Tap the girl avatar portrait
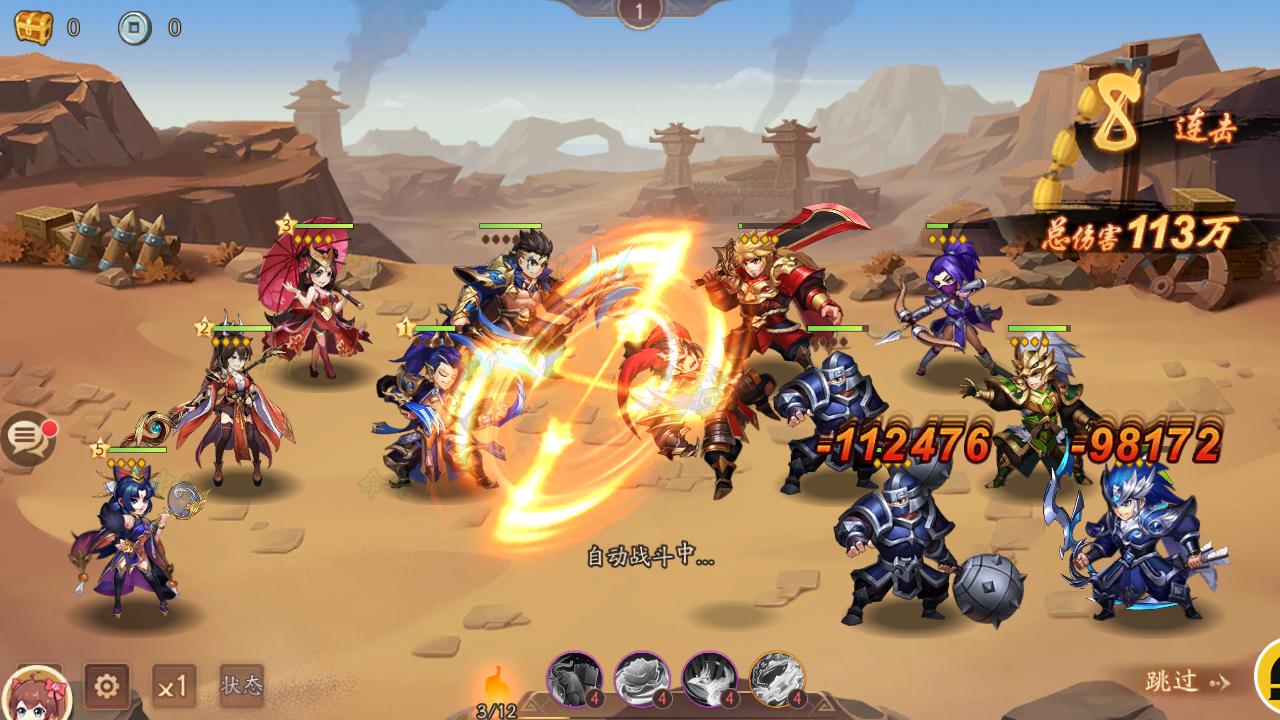 (x=40, y=694)
